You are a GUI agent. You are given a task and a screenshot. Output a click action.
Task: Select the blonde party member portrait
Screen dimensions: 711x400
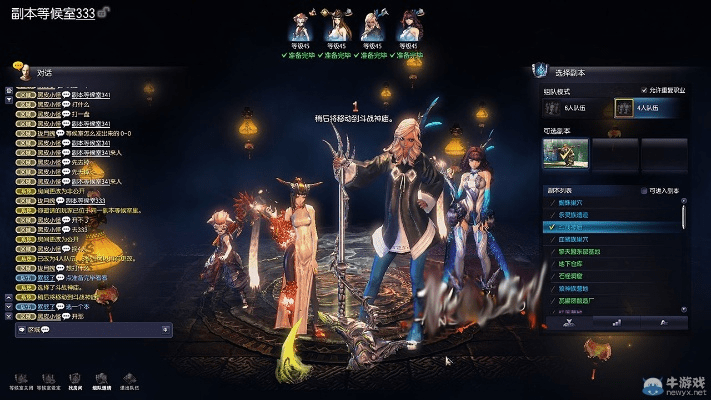click(x=372, y=25)
